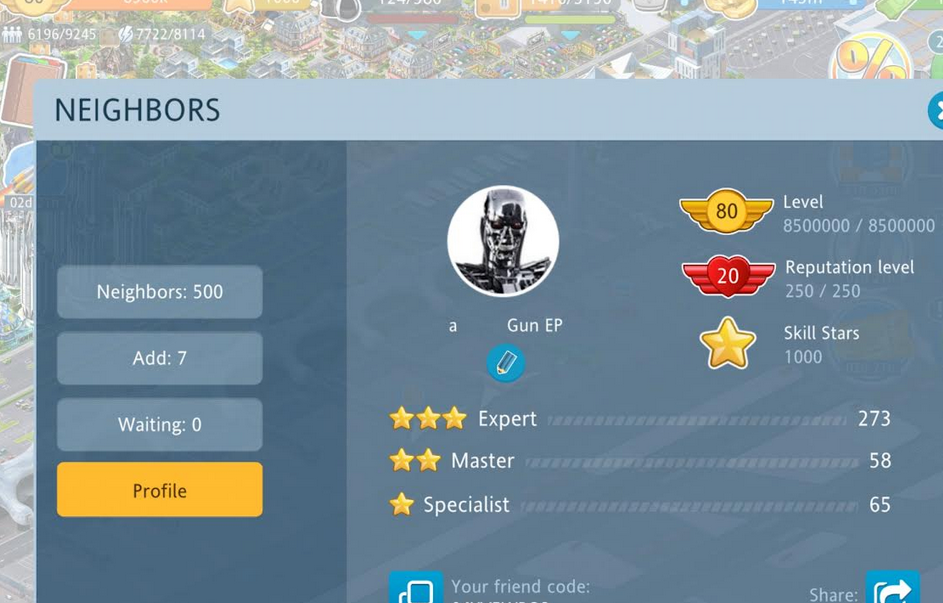Select the Add: 7 tab
943x603 pixels.
pos(160,358)
